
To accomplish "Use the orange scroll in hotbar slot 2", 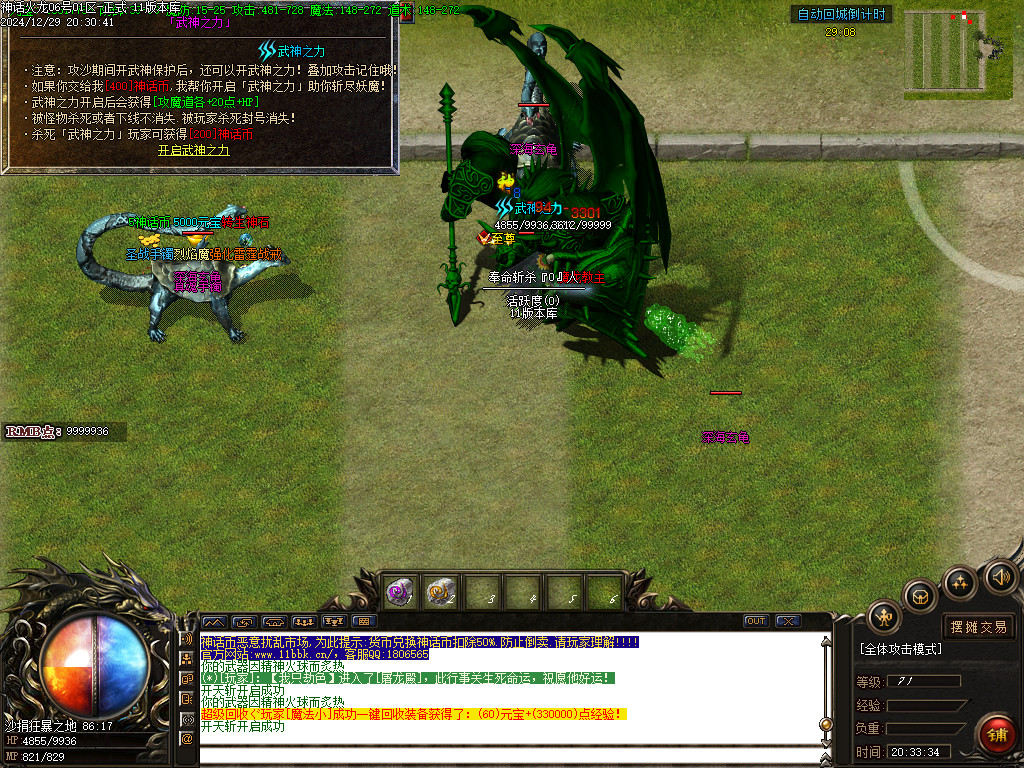I will click(441, 592).
